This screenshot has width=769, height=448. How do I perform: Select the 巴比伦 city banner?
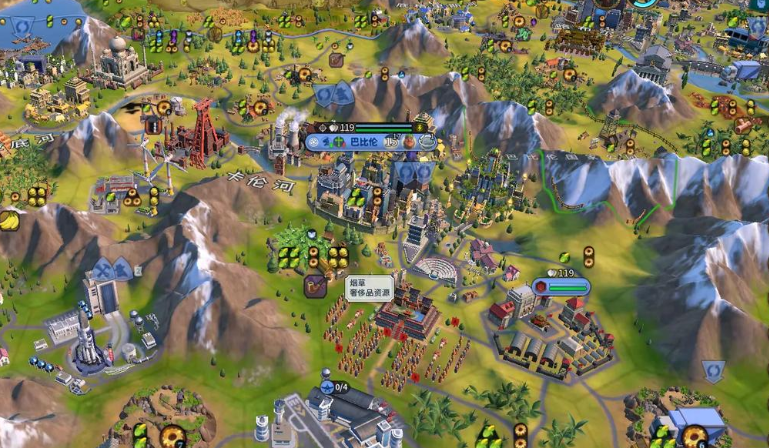coord(363,143)
